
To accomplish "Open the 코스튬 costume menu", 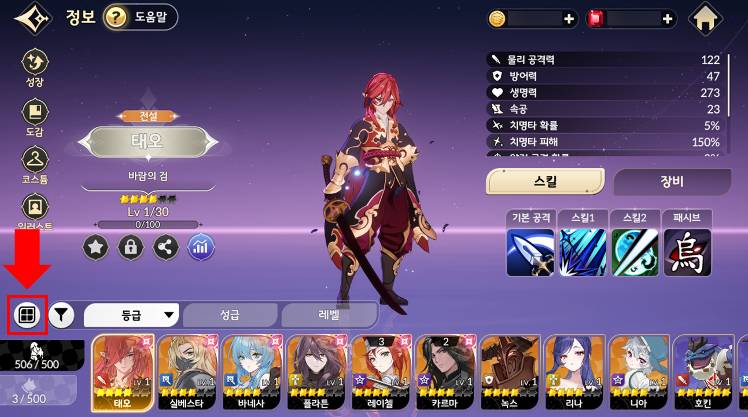I will (x=35, y=162).
